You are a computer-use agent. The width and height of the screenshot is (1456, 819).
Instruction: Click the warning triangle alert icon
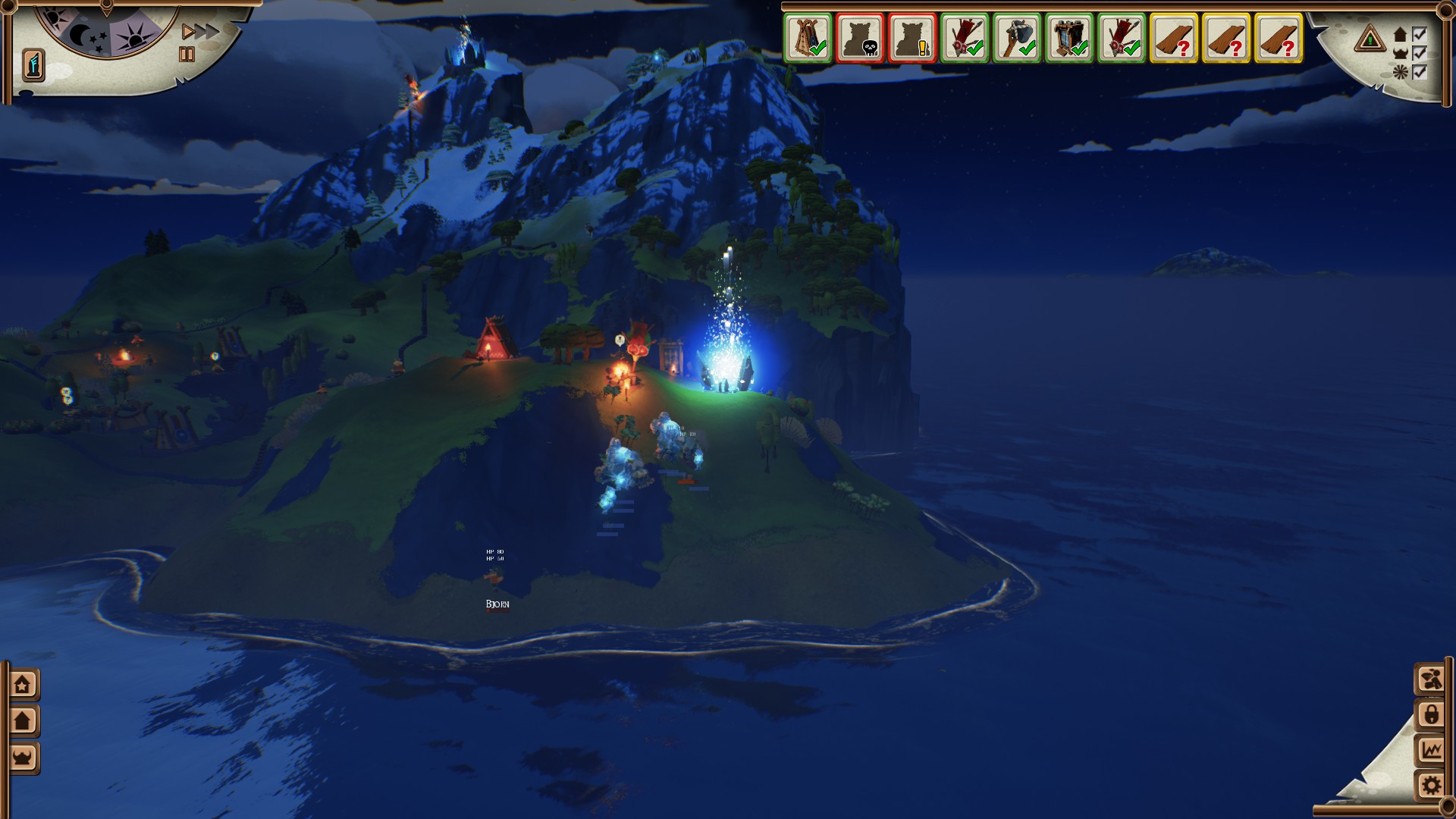tap(1370, 38)
